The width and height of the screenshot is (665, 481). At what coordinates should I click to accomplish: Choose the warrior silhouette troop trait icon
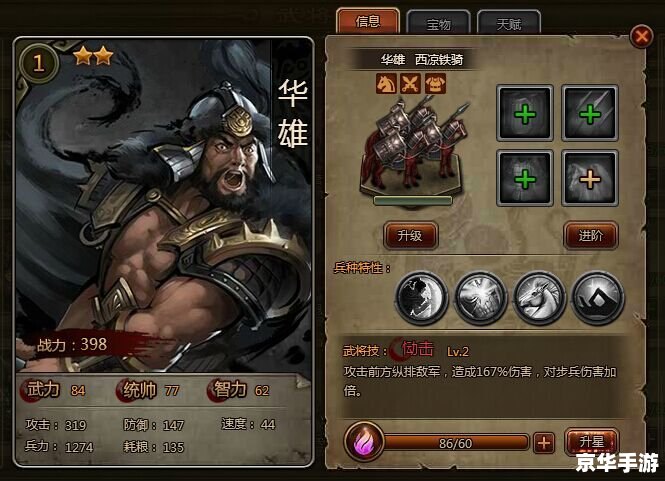(x=420, y=297)
